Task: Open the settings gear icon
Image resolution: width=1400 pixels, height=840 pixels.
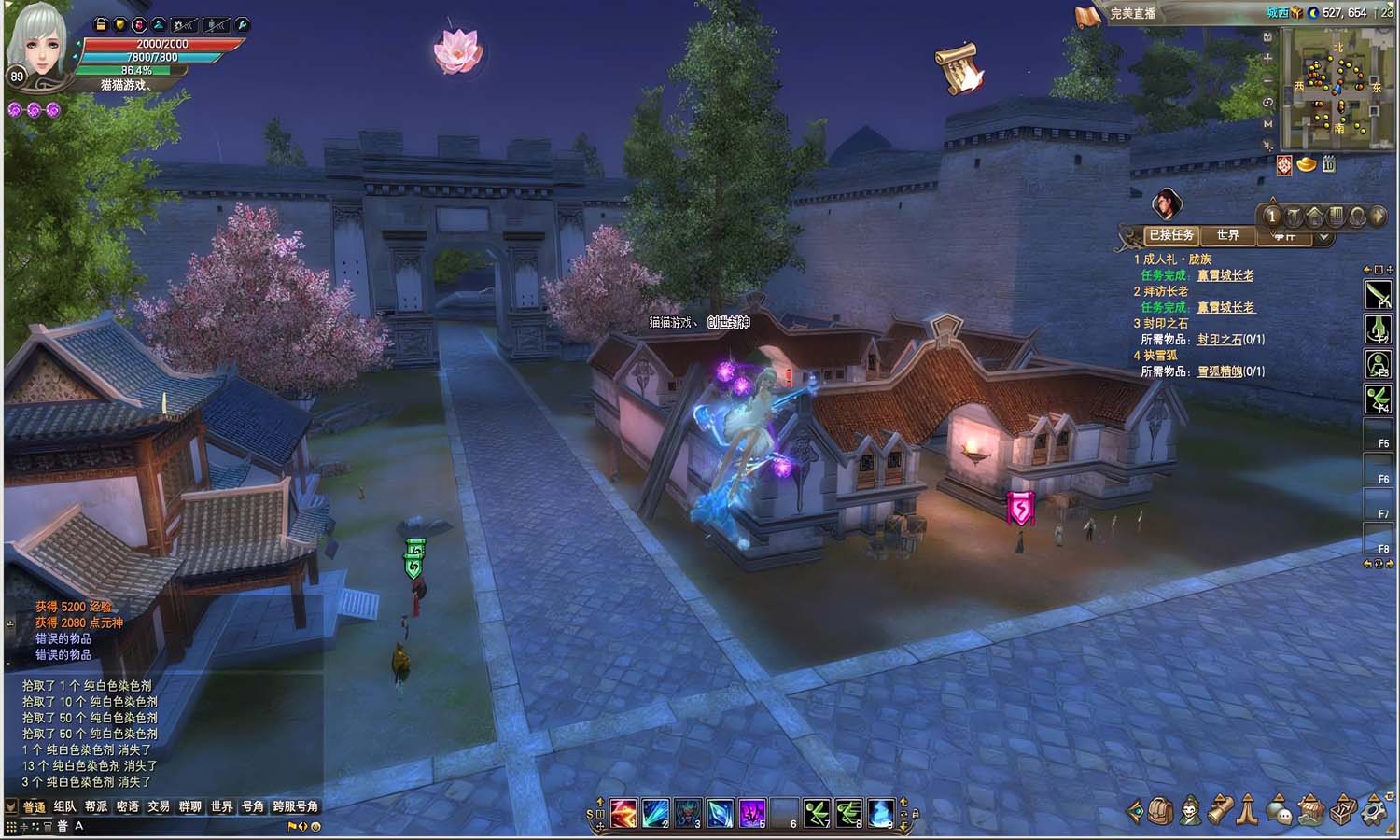Action: tap(1374, 811)
